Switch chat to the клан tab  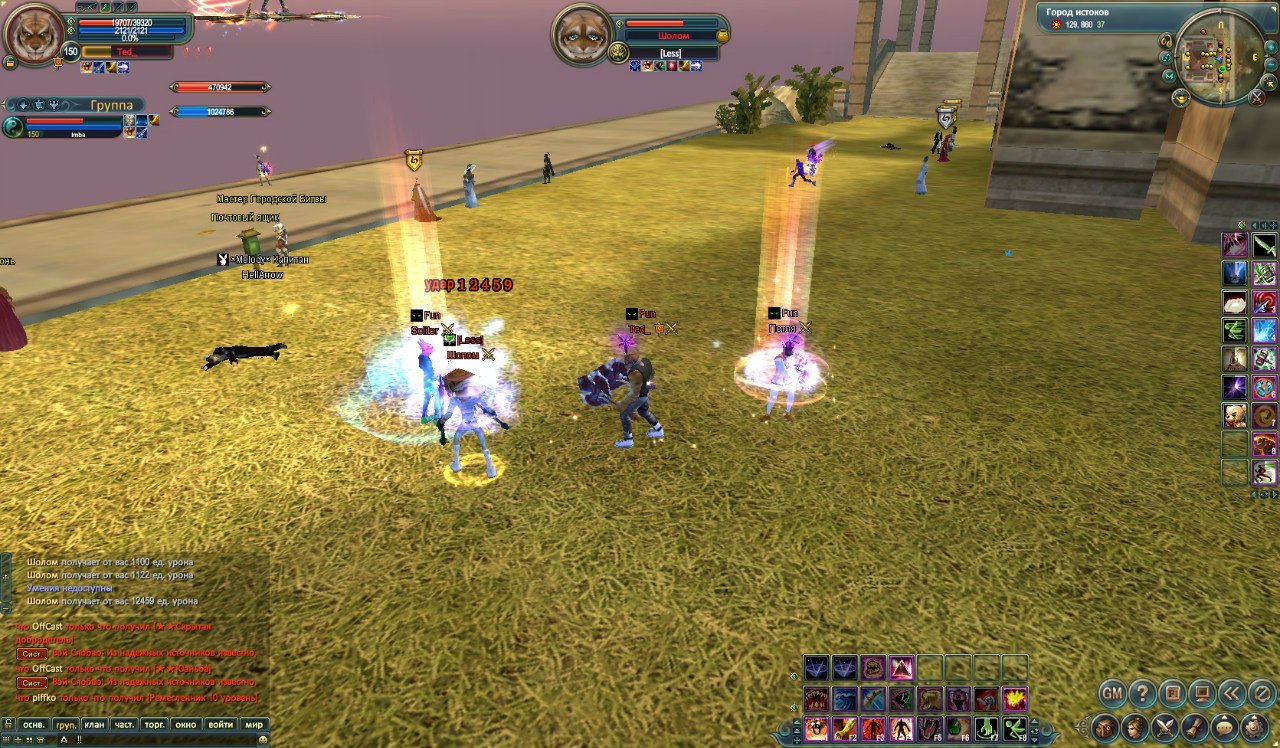click(95, 724)
